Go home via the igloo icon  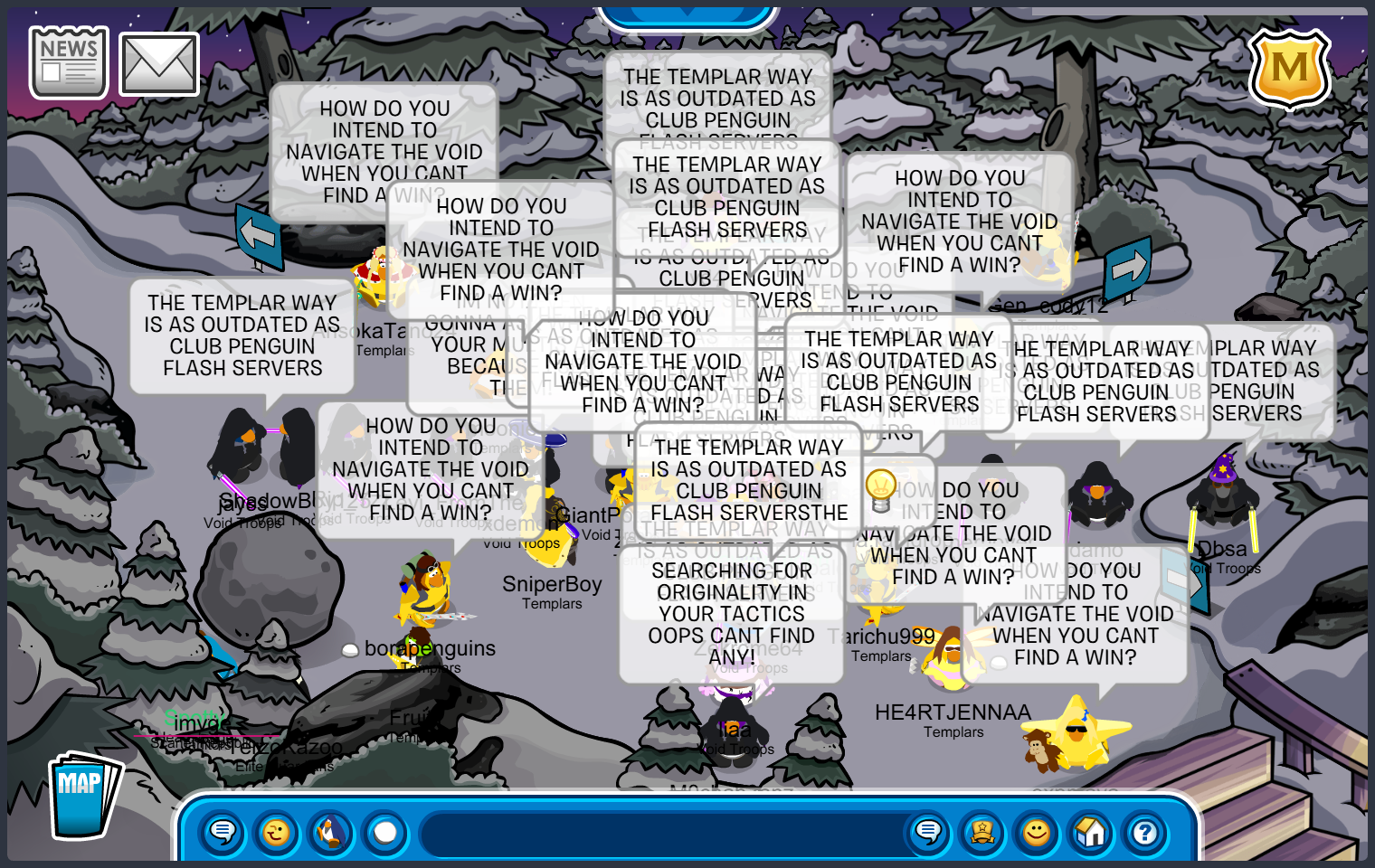1091,833
